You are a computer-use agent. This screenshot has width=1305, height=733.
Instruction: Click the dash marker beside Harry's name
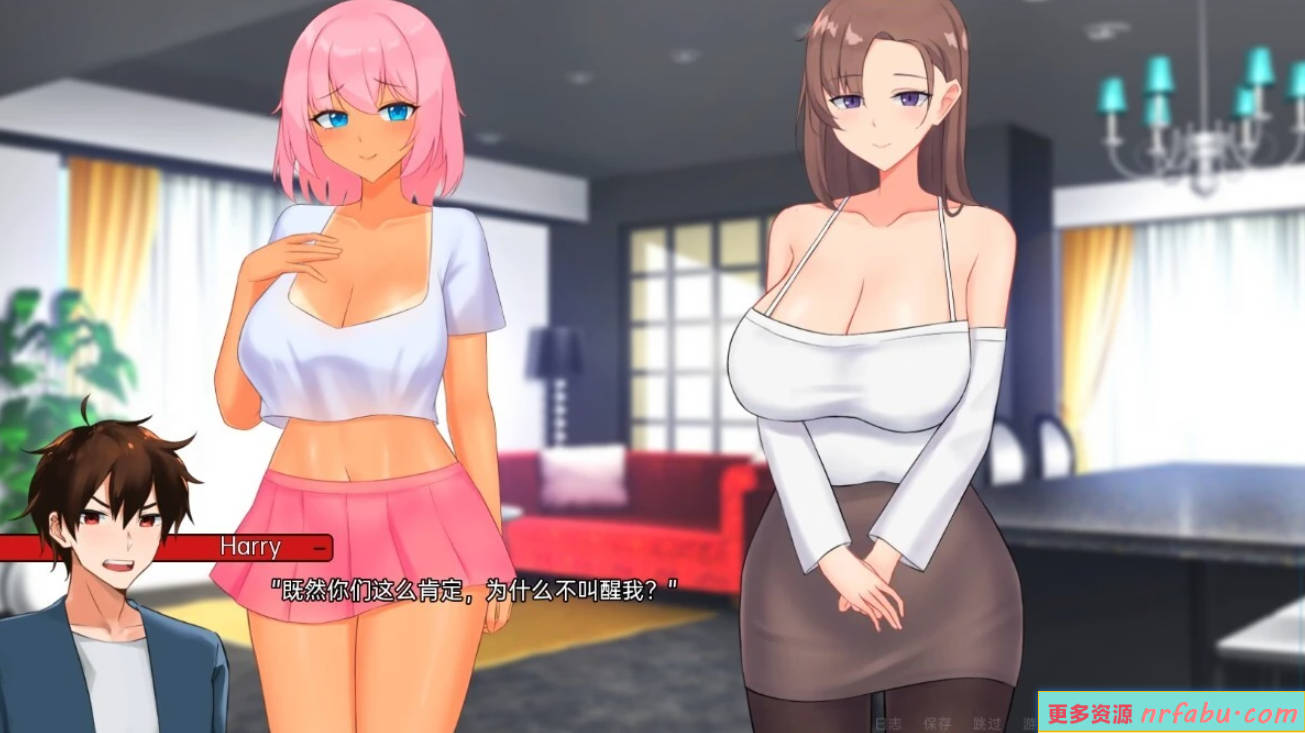click(319, 547)
